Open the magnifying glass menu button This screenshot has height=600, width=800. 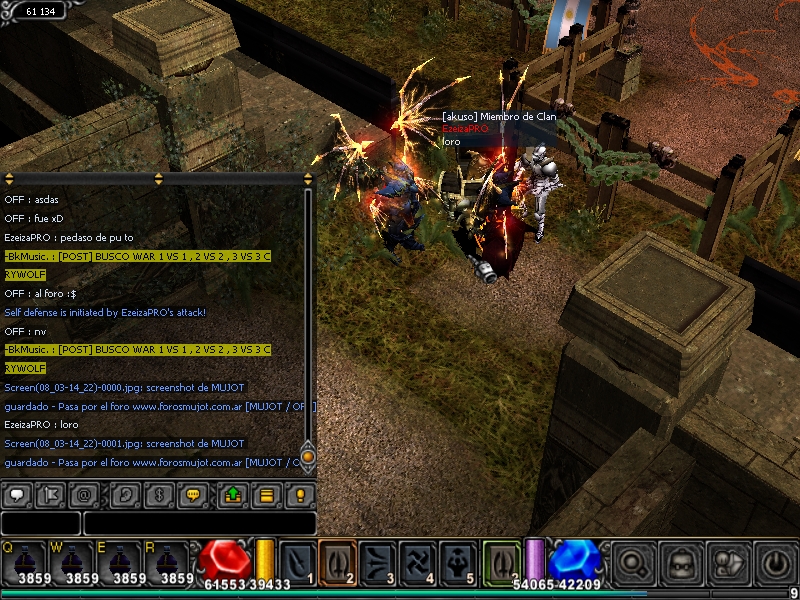pyautogui.click(x=633, y=562)
